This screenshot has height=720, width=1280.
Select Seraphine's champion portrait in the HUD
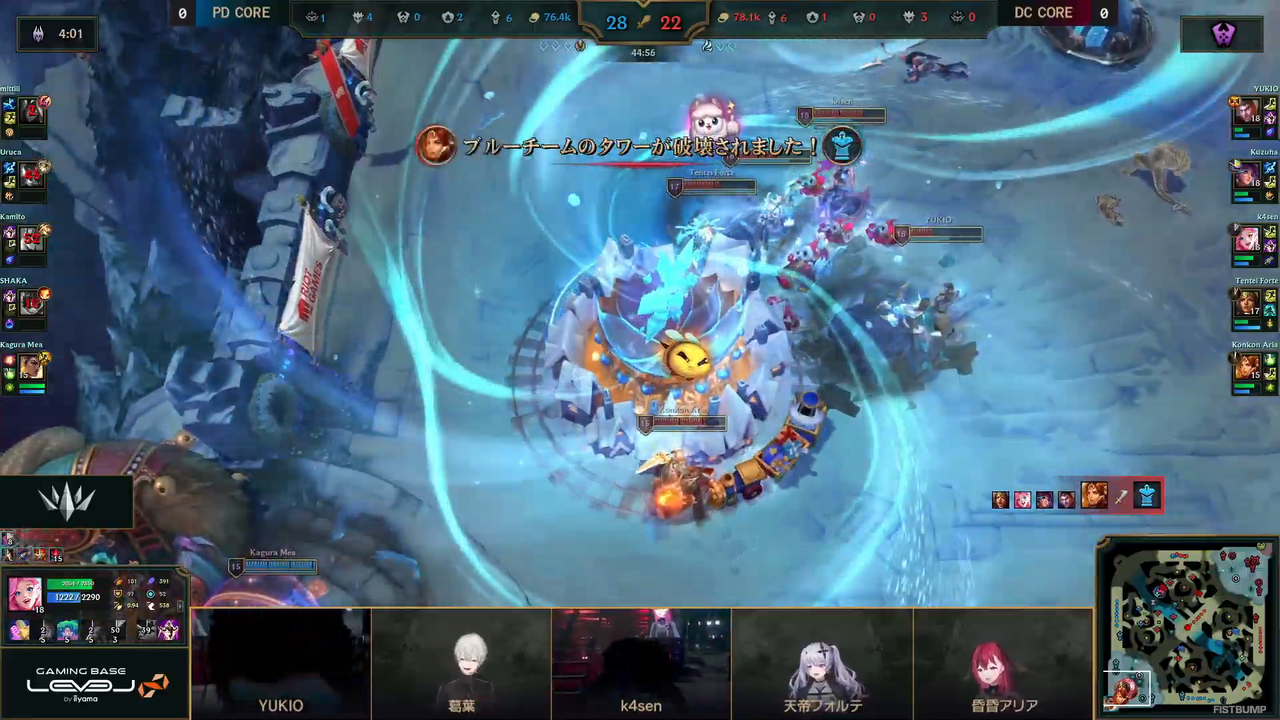(x=25, y=593)
